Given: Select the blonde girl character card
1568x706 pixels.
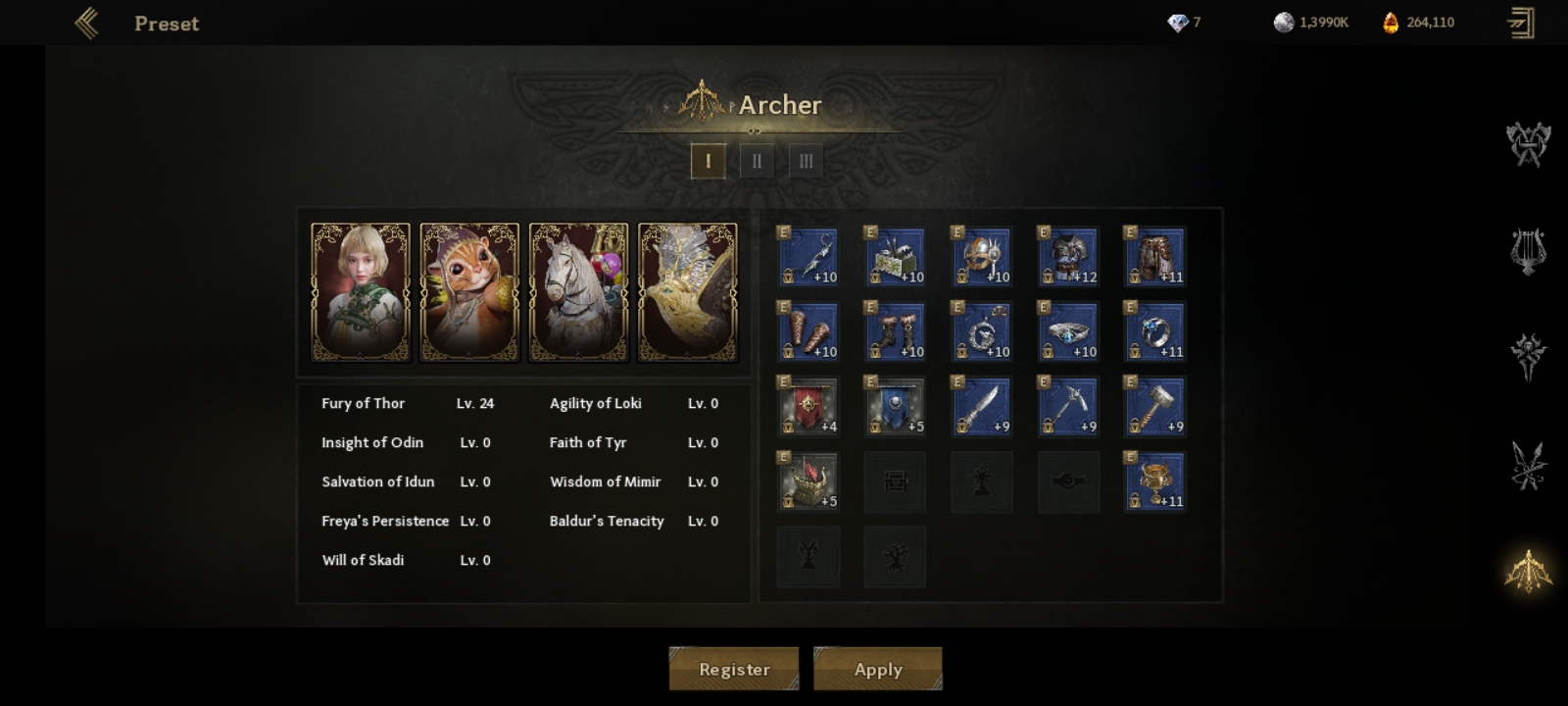Looking at the screenshot, I should click(x=361, y=292).
